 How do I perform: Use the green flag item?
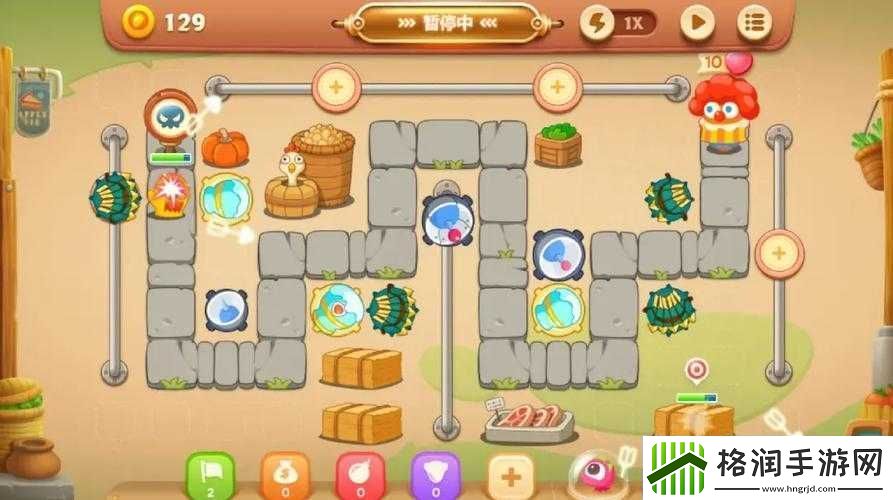point(211,474)
